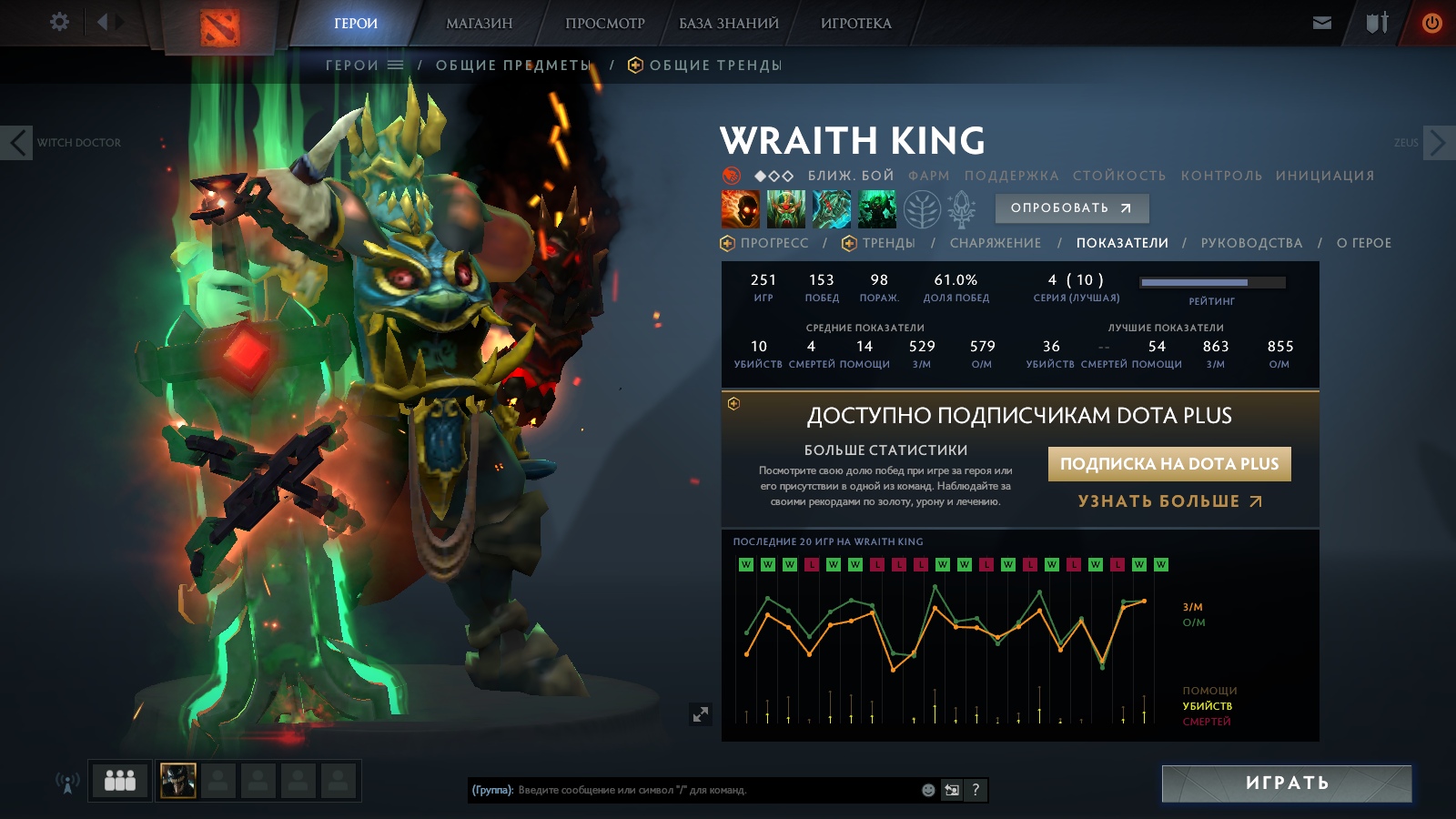
Task: Go to next hero Zeus
Action: [1438, 143]
